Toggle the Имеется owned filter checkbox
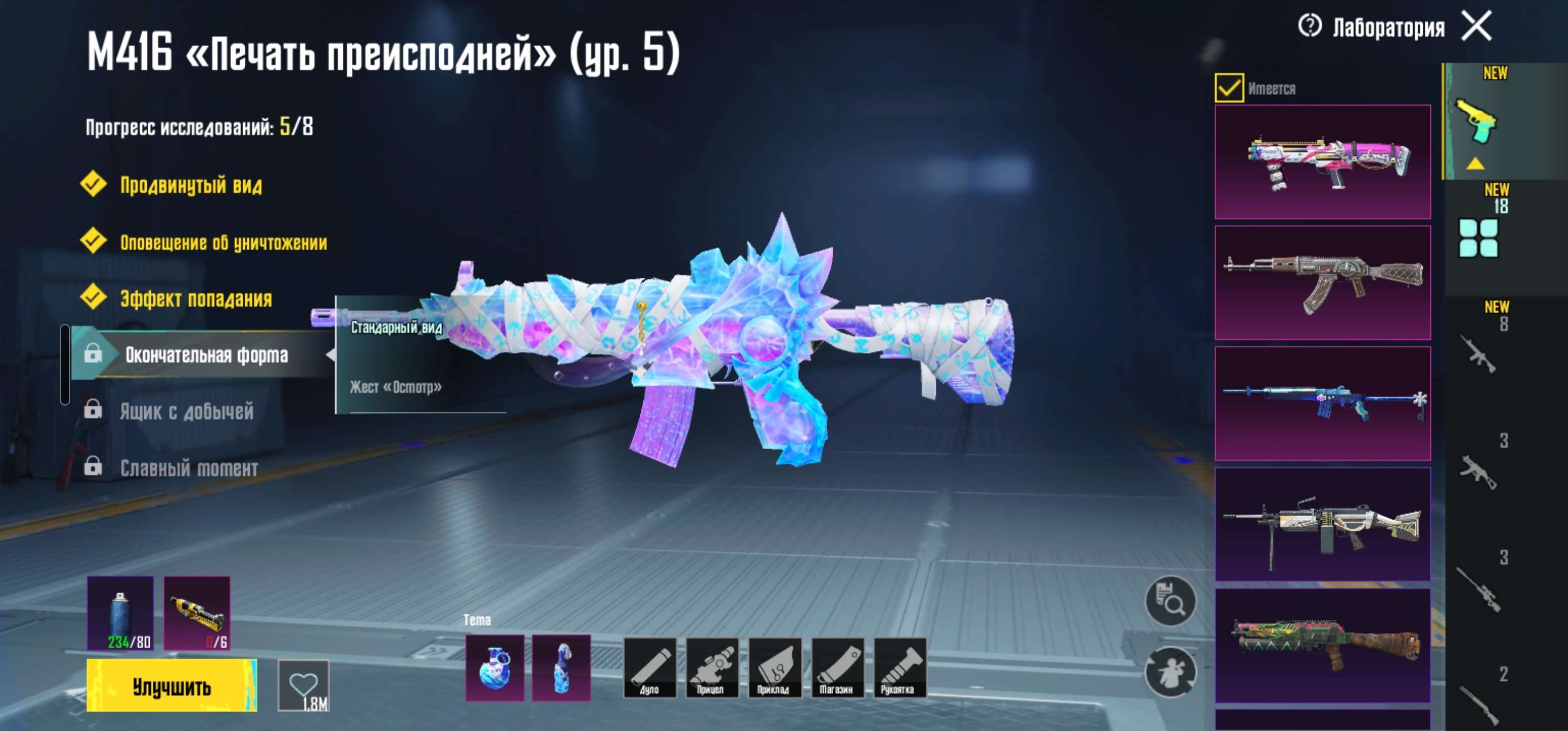This screenshot has width=1568, height=731. pyautogui.click(x=1228, y=88)
